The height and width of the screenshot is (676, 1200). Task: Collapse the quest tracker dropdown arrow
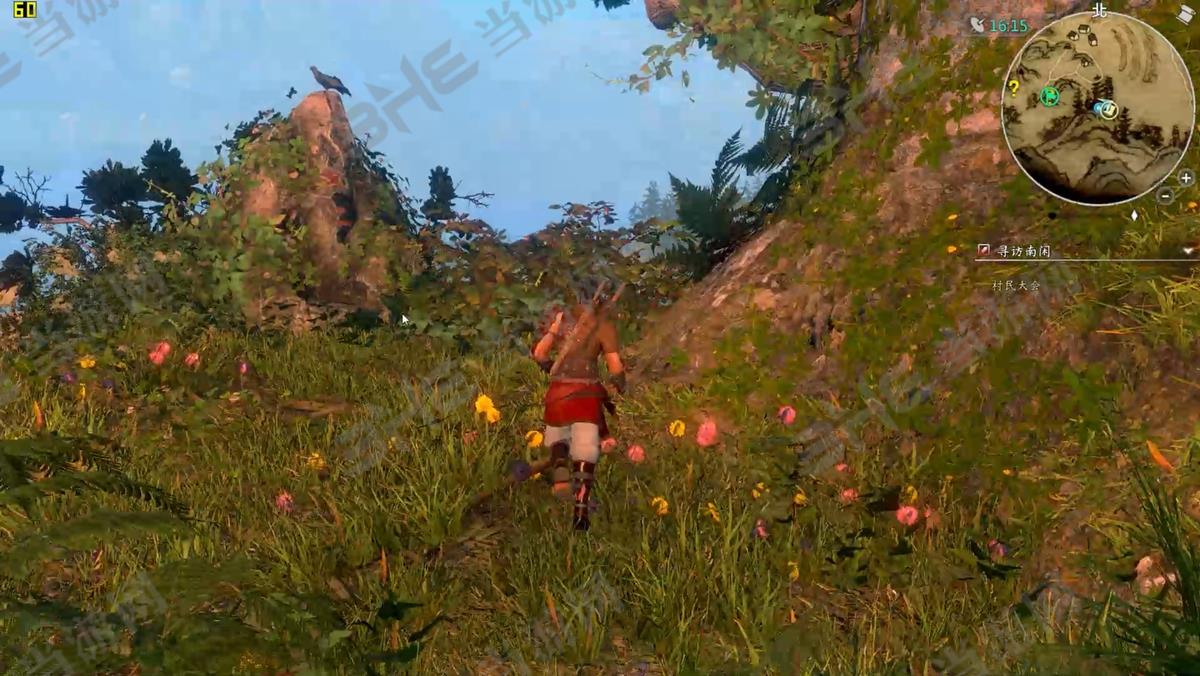(x=1188, y=251)
